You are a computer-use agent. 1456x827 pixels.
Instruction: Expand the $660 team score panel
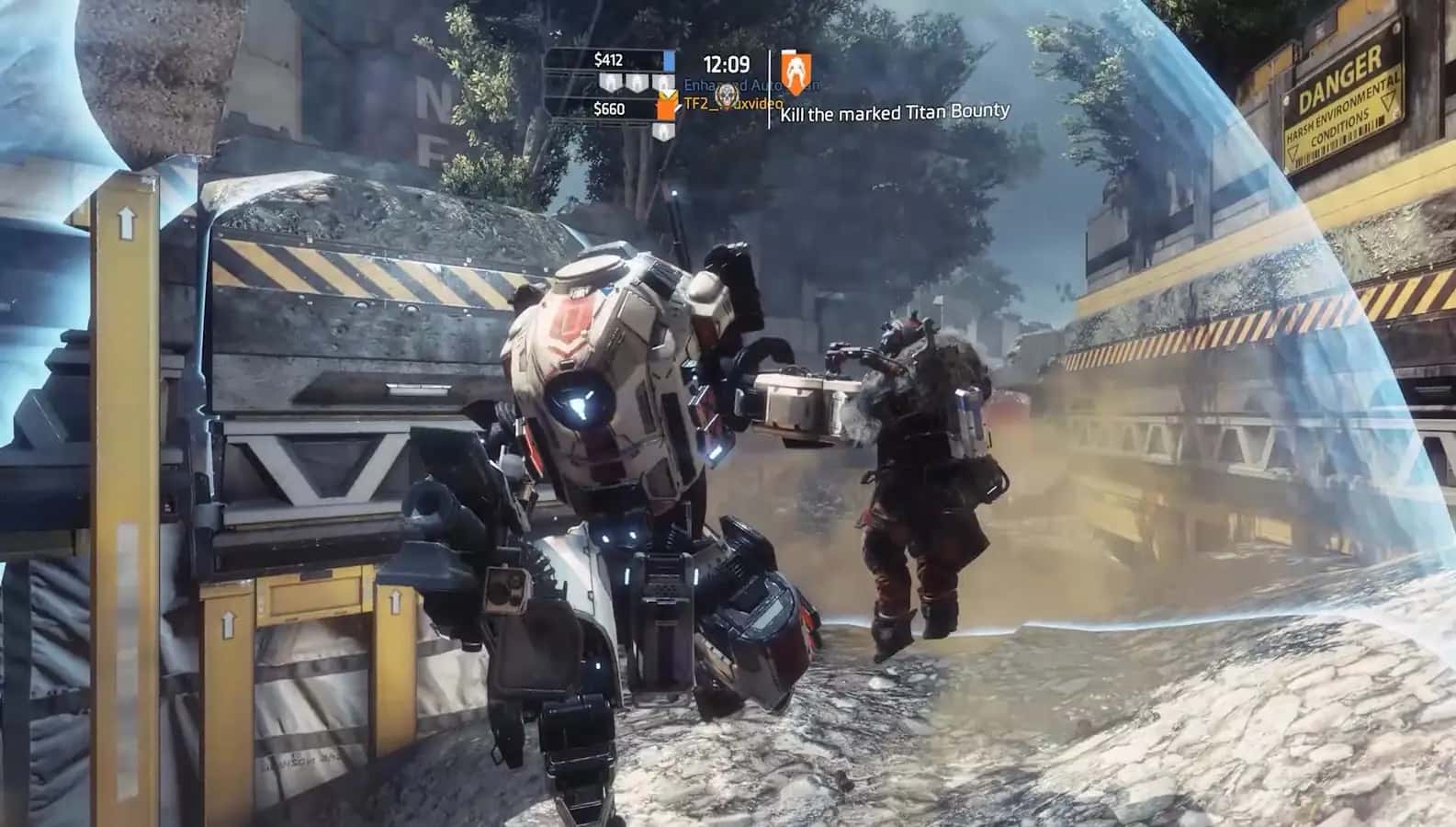click(x=609, y=110)
